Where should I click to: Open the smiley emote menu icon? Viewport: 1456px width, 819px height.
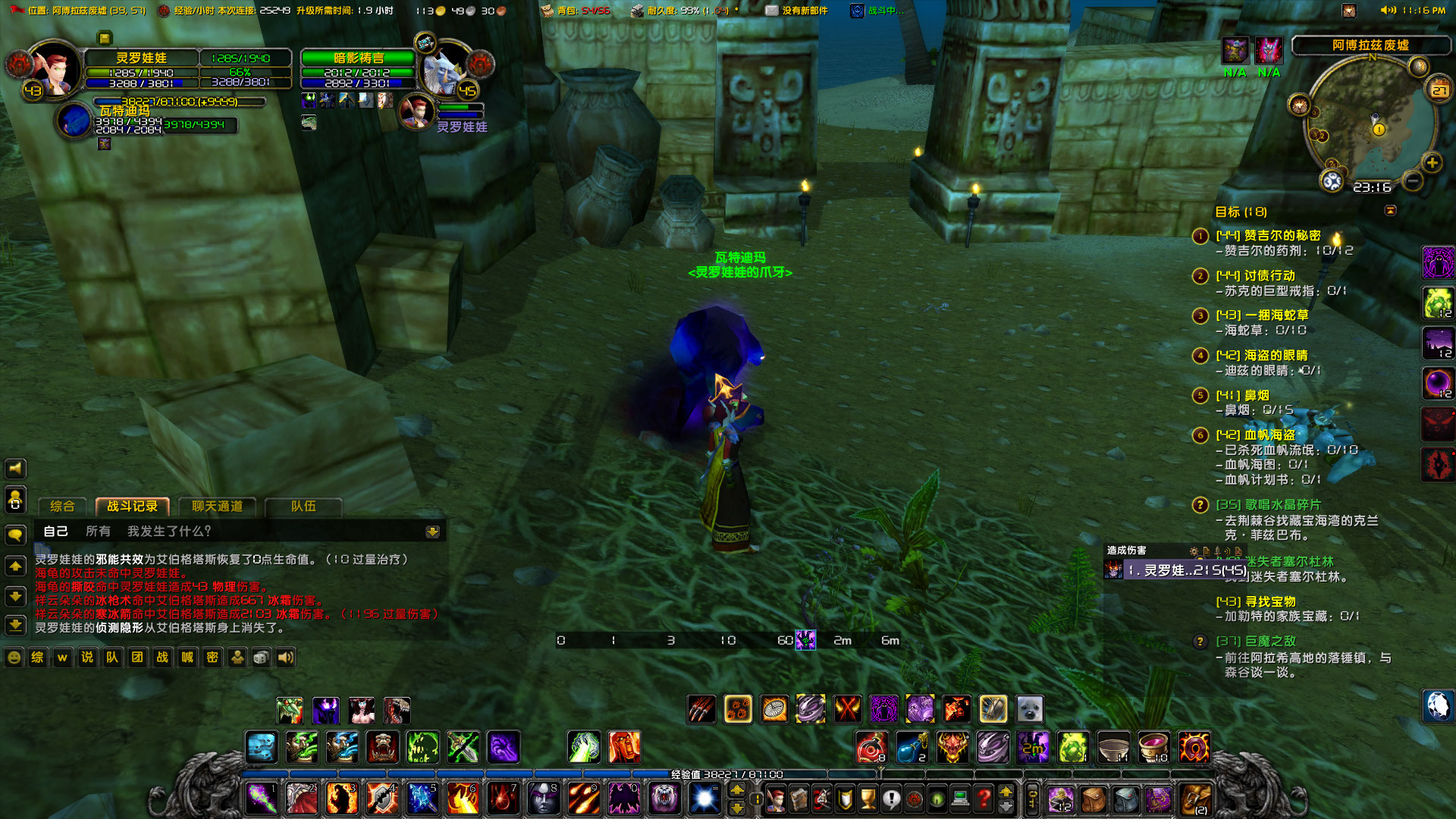[x=13, y=657]
